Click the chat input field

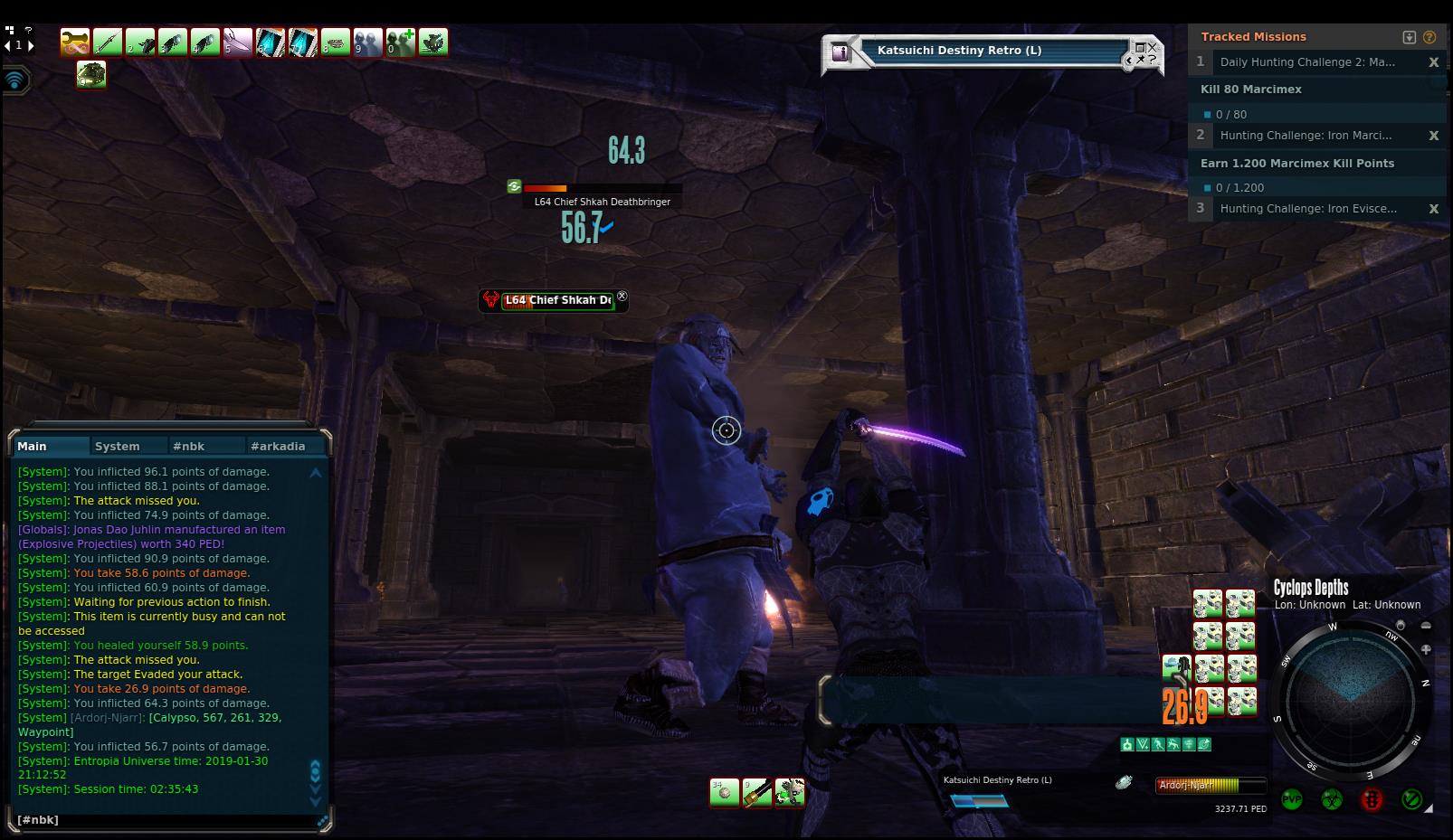point(167,819)
